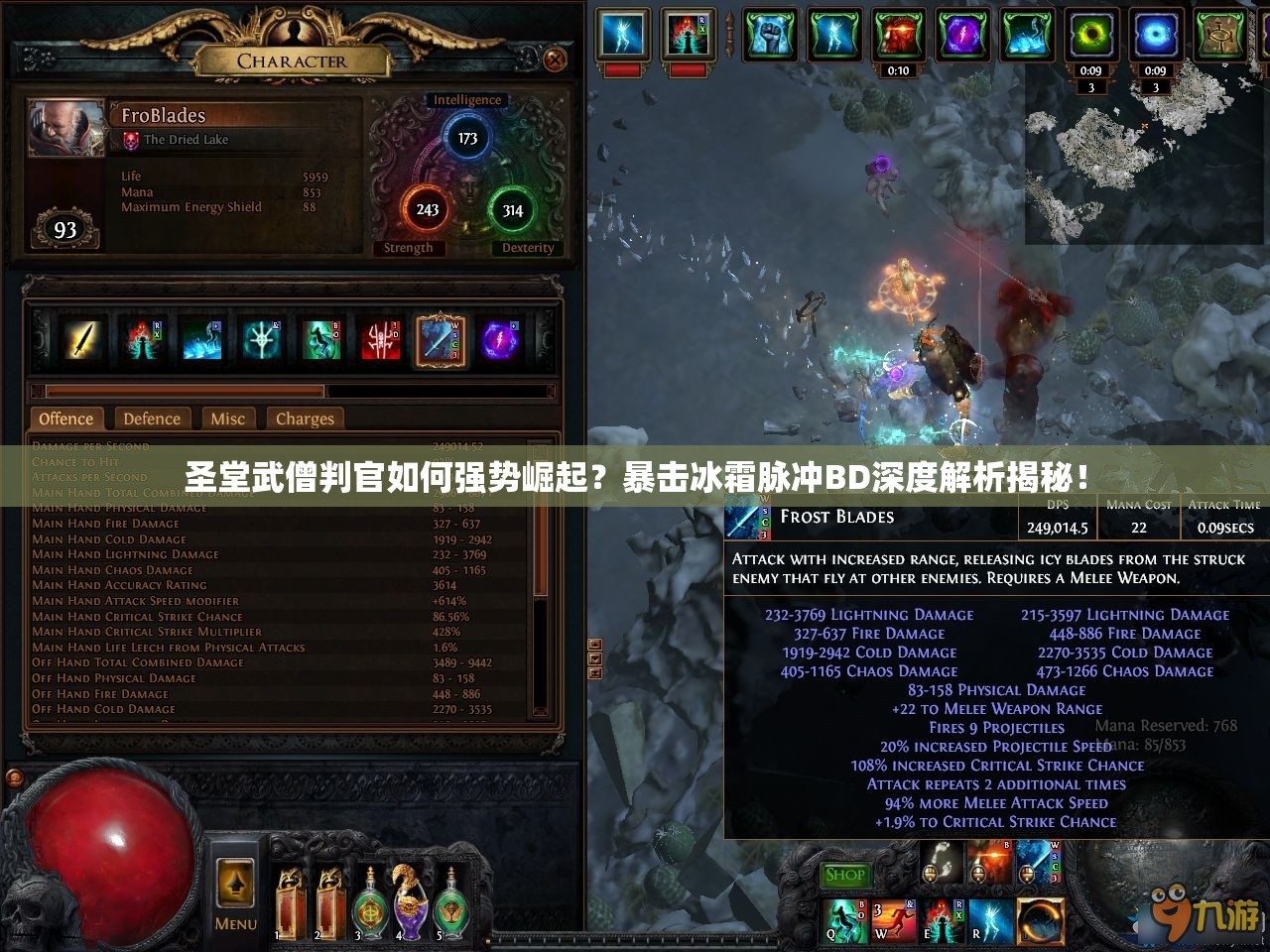
Task: Select the golden ring skill slot
Action: pyautogui.click(x=1039, y=919)
